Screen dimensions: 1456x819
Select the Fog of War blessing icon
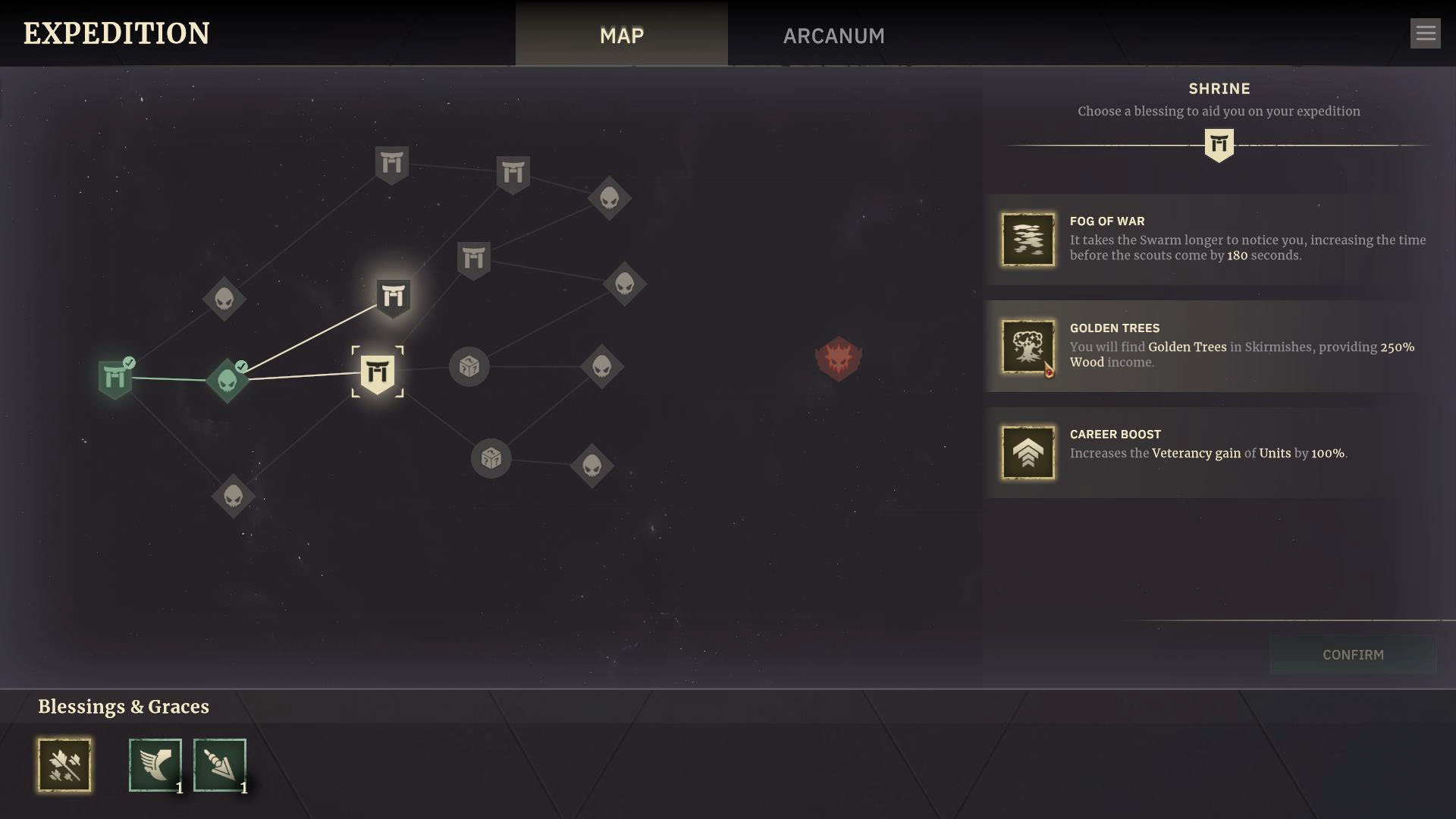[1028, 240]
